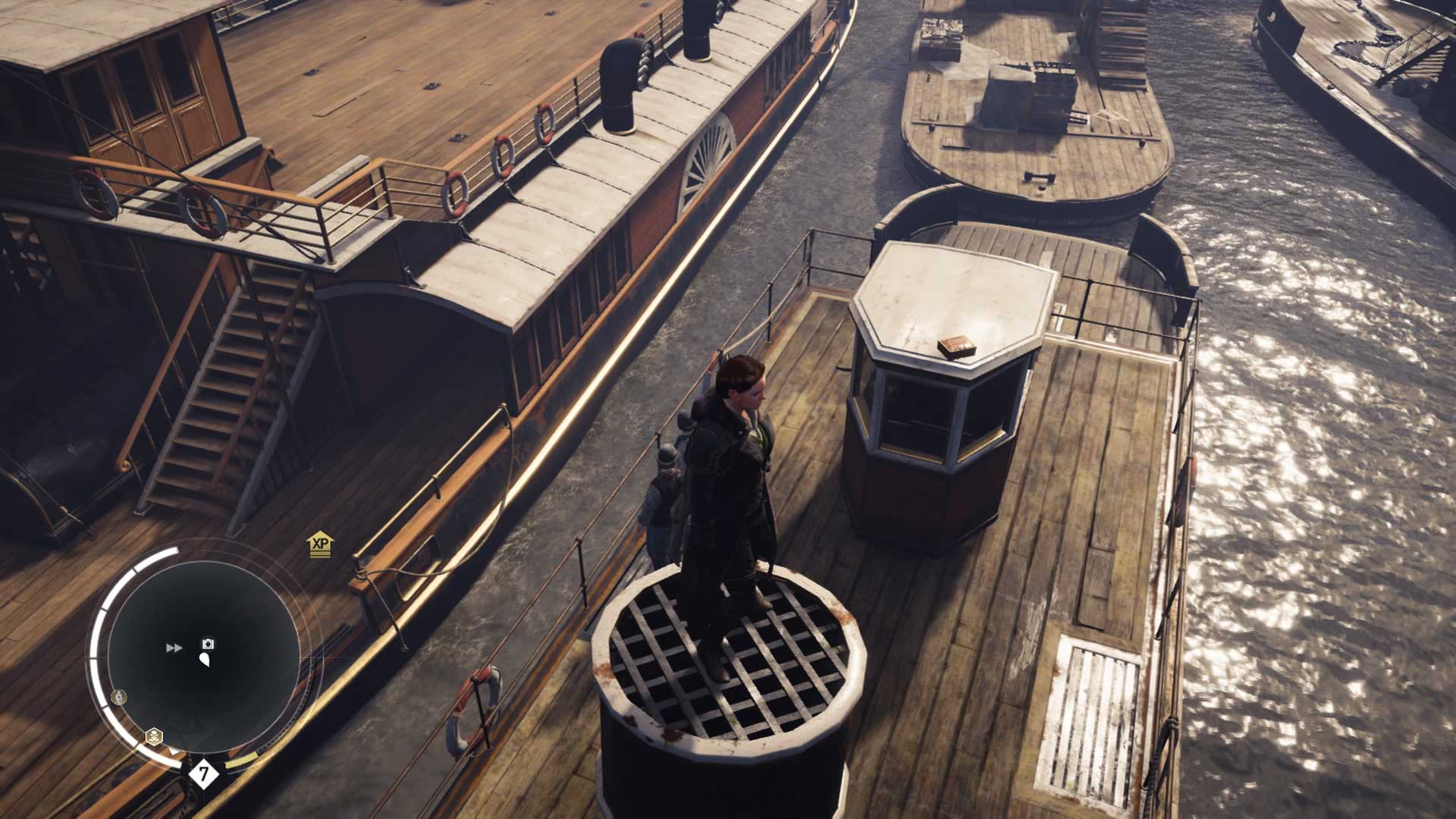Select the camera icon on the minimap

(207, 643)
